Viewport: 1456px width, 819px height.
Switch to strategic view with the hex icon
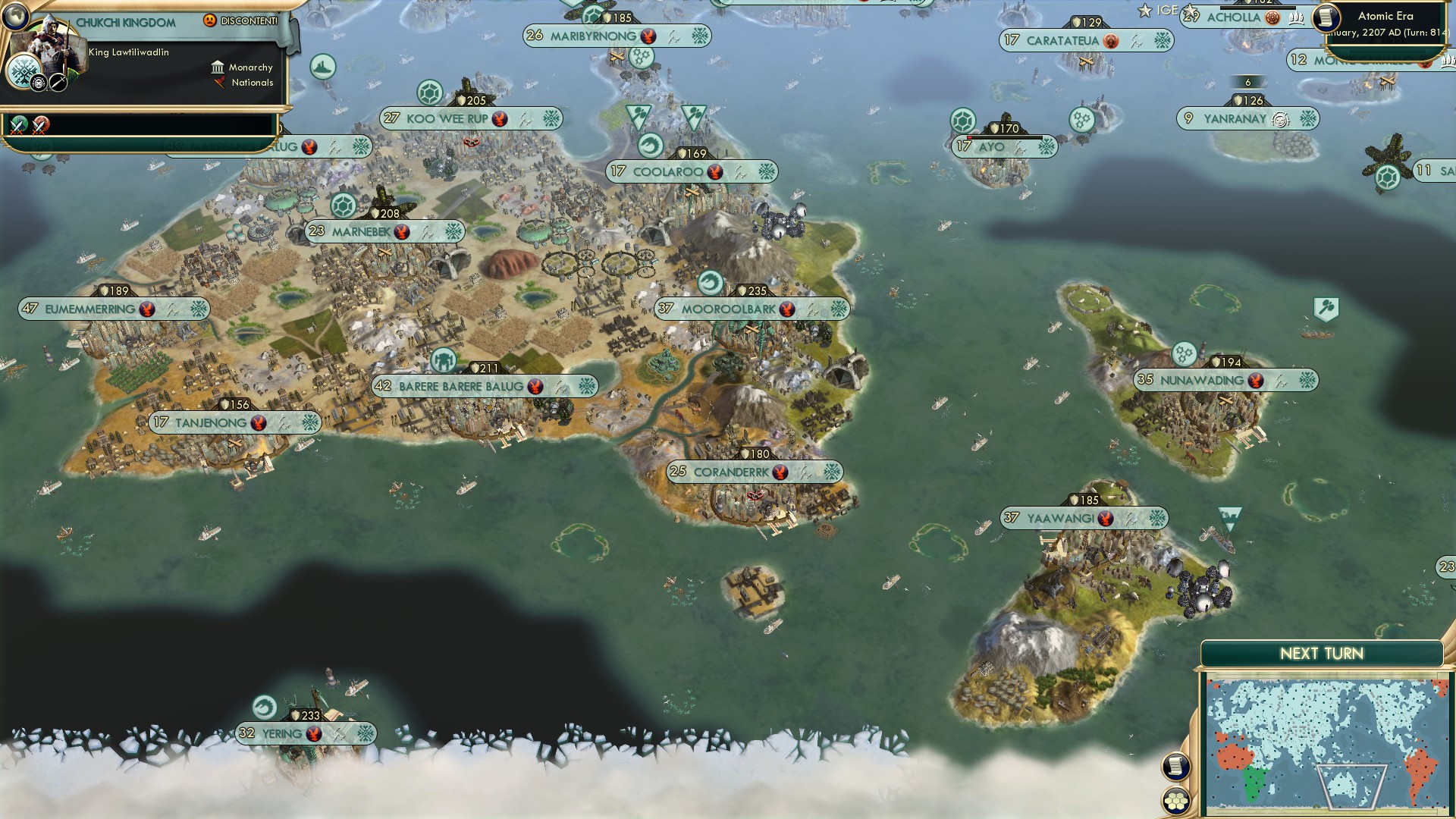tap(1177, 800)
